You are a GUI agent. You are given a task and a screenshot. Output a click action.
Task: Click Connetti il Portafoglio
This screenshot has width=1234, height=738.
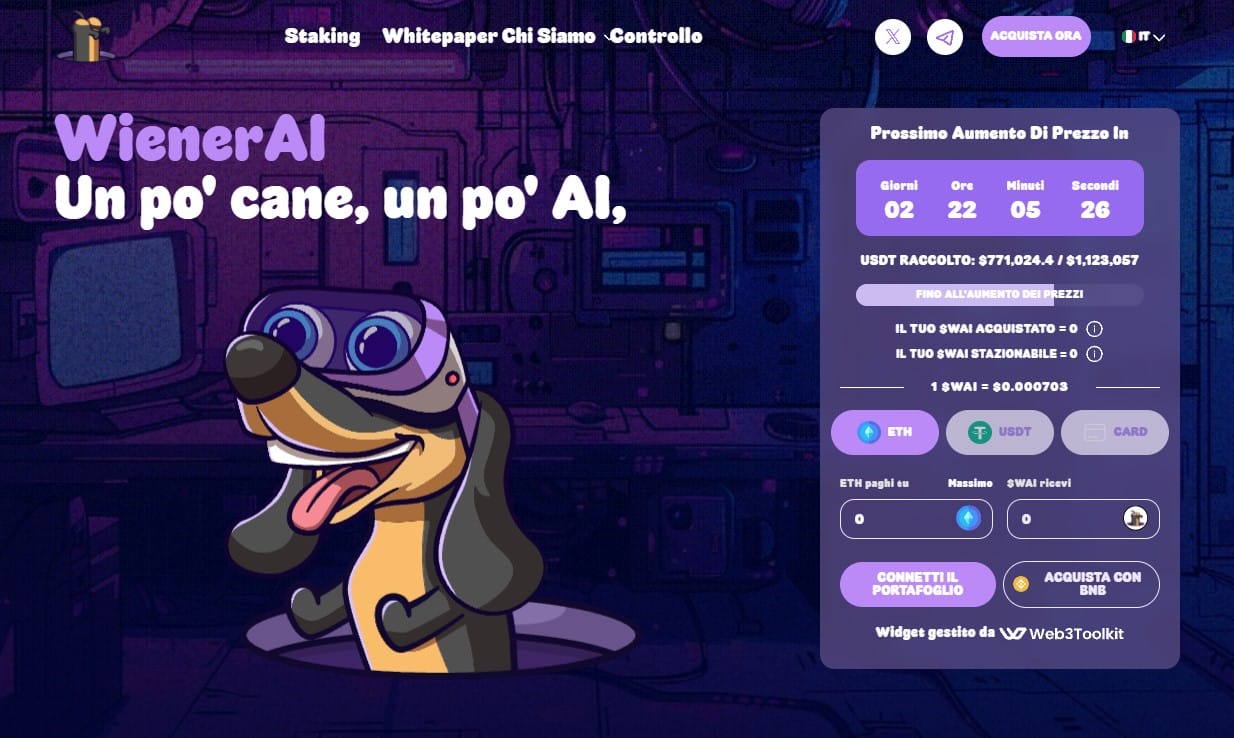click(918, 584)
